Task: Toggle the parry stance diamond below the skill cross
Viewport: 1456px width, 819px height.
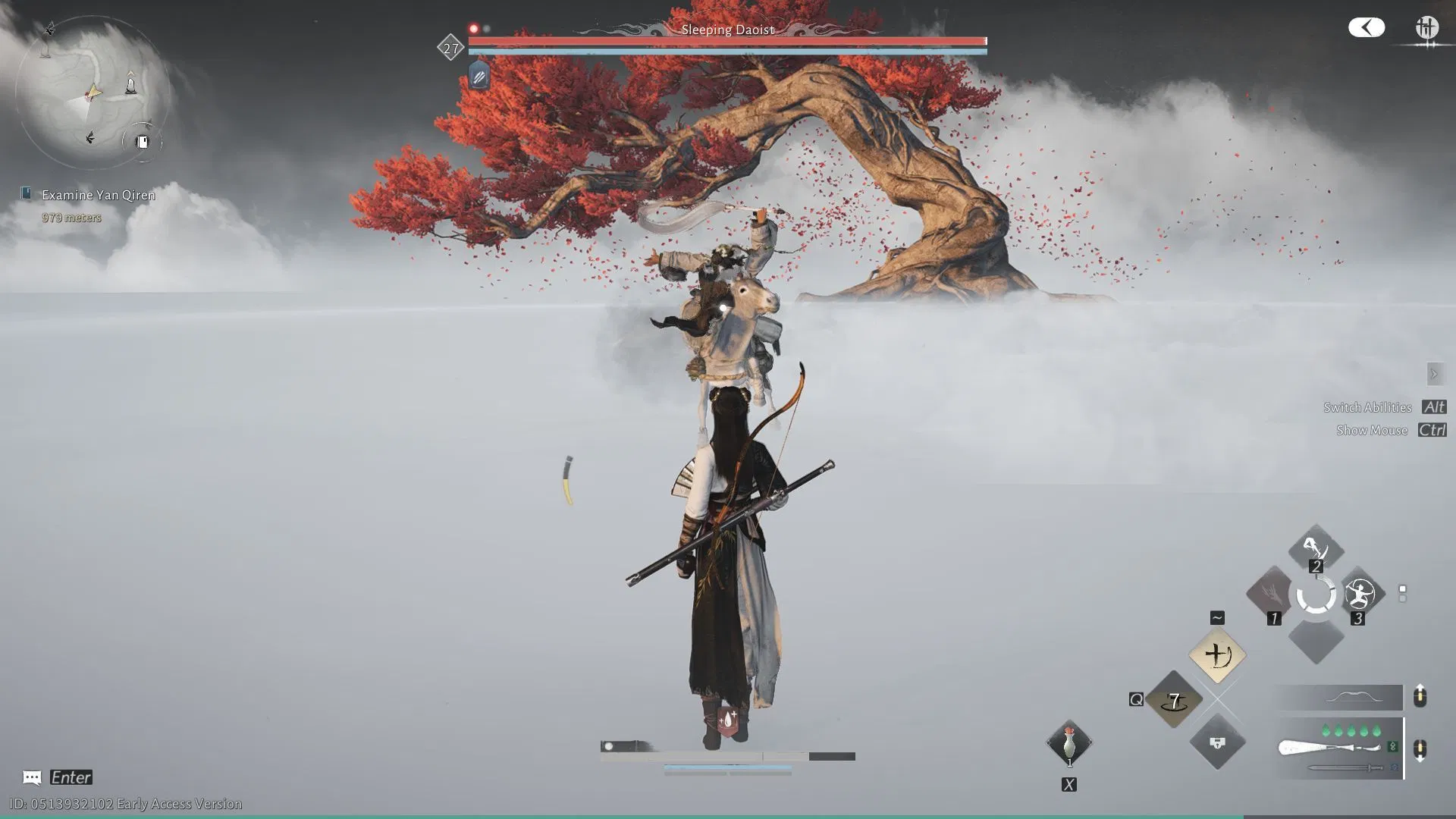Action: (x=1217, y=744)
